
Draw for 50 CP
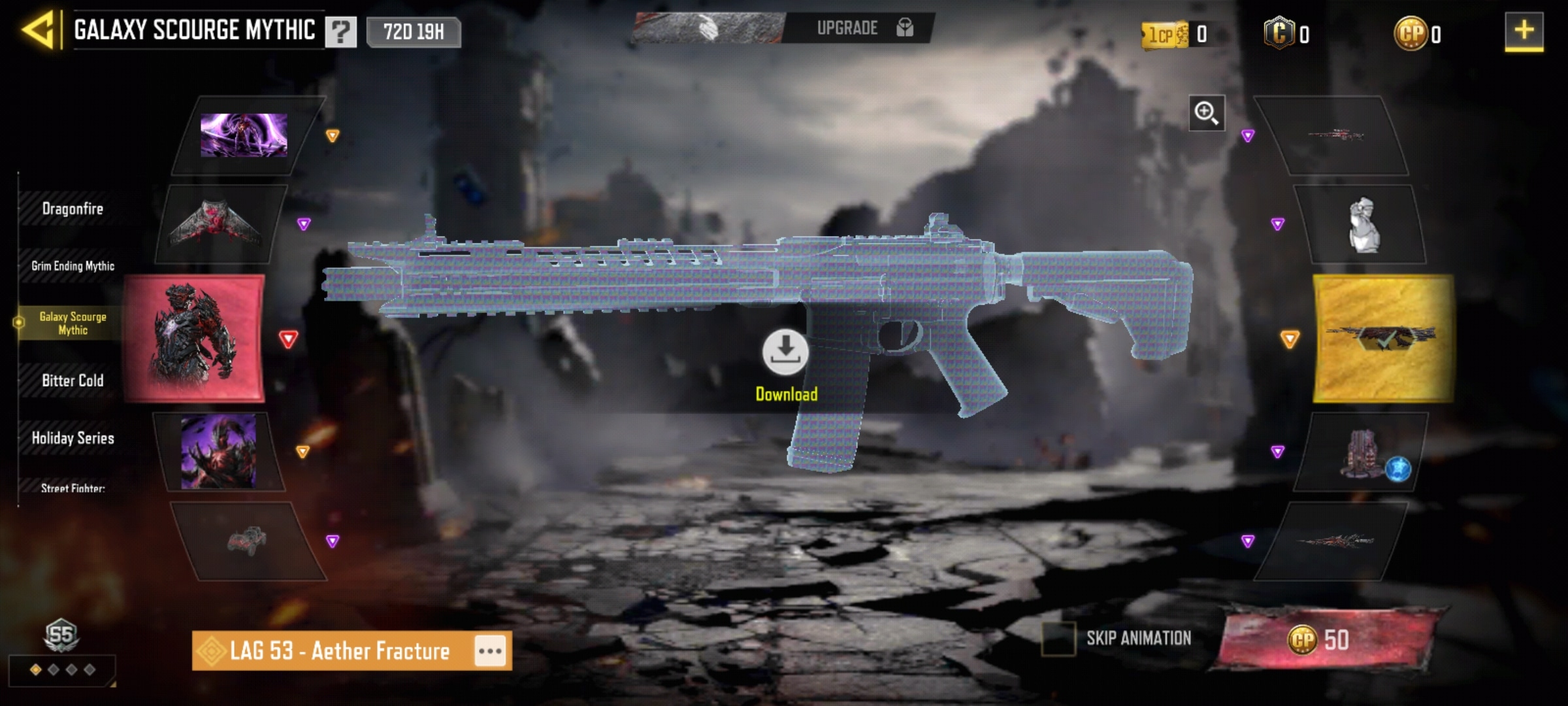click(x=1326, y=640)
